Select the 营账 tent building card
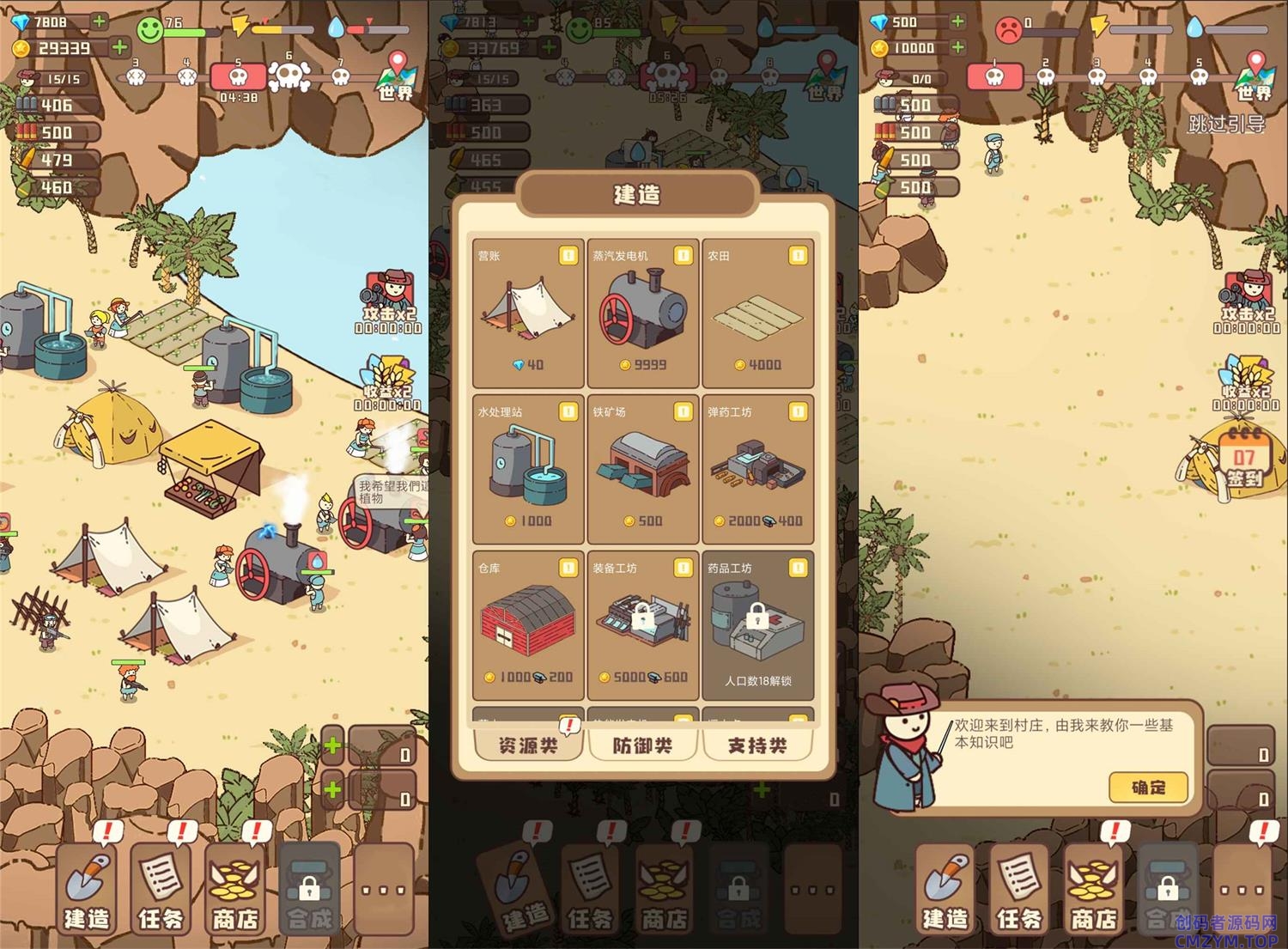This screenshot has width=1288, height=949. (x=527, y=313)
